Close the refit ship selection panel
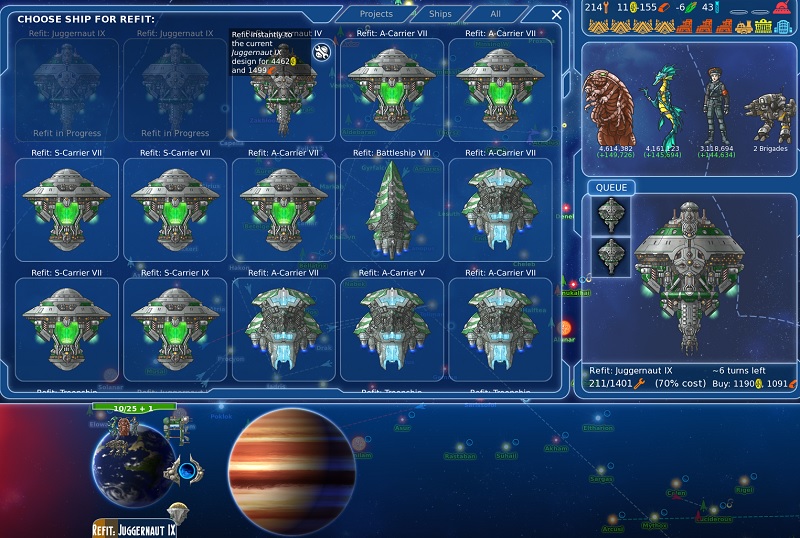The image size is (800, 538). click(x=556, y=14)
